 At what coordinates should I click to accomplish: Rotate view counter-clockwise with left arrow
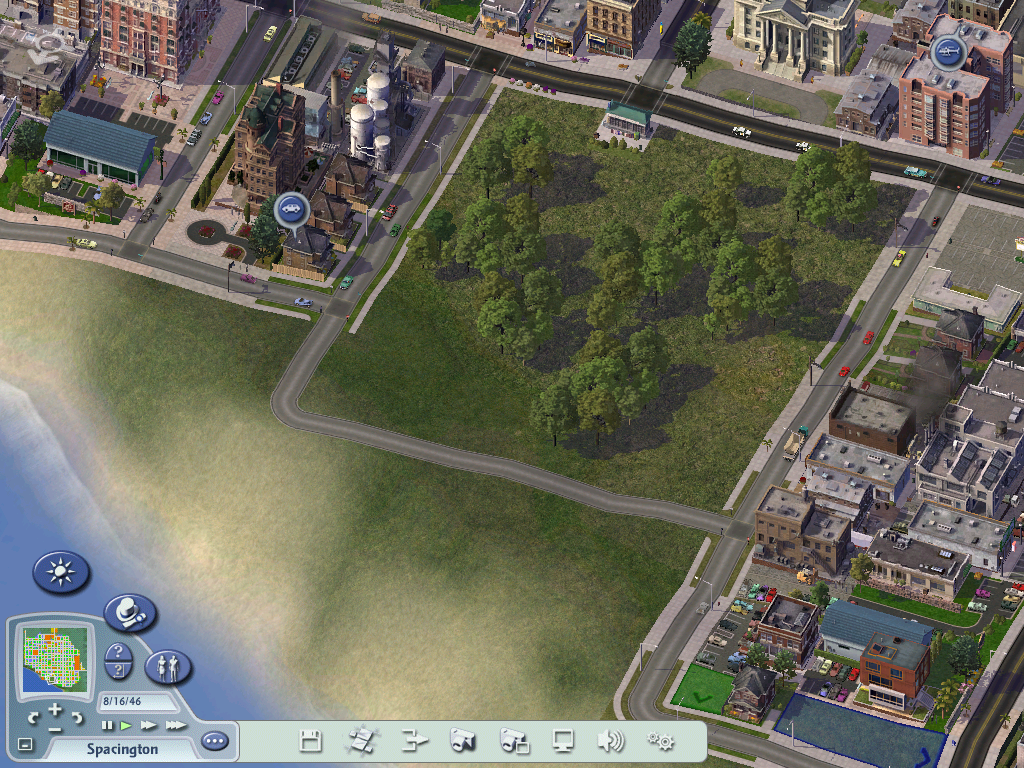(33, 716)
